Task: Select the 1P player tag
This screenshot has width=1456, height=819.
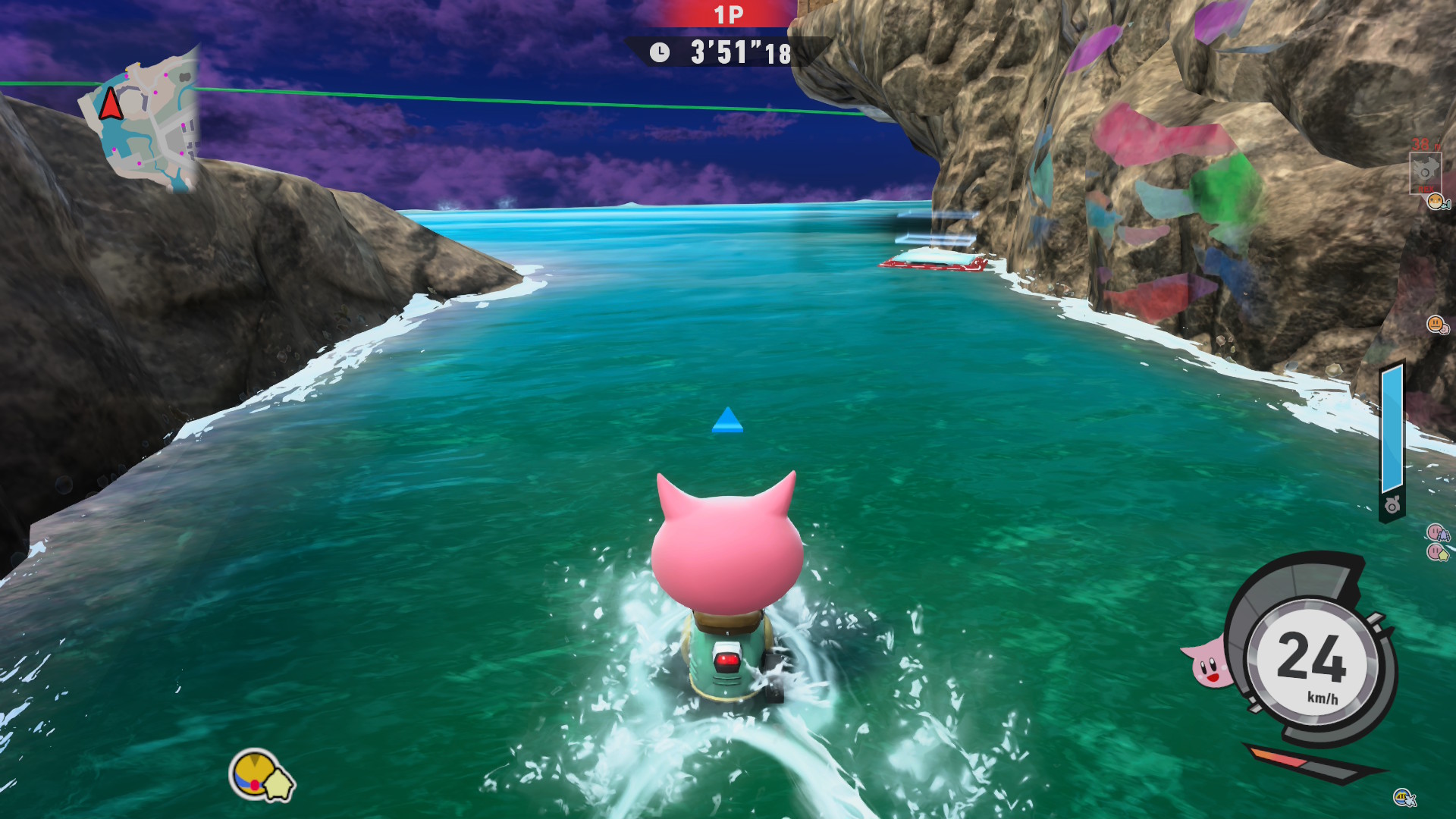Action: (728, 14)
